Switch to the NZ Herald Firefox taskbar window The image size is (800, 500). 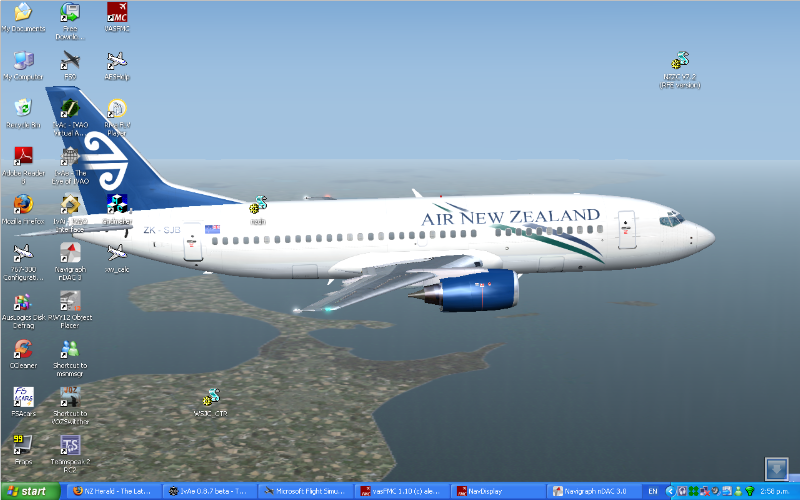(x=113, y=491)
